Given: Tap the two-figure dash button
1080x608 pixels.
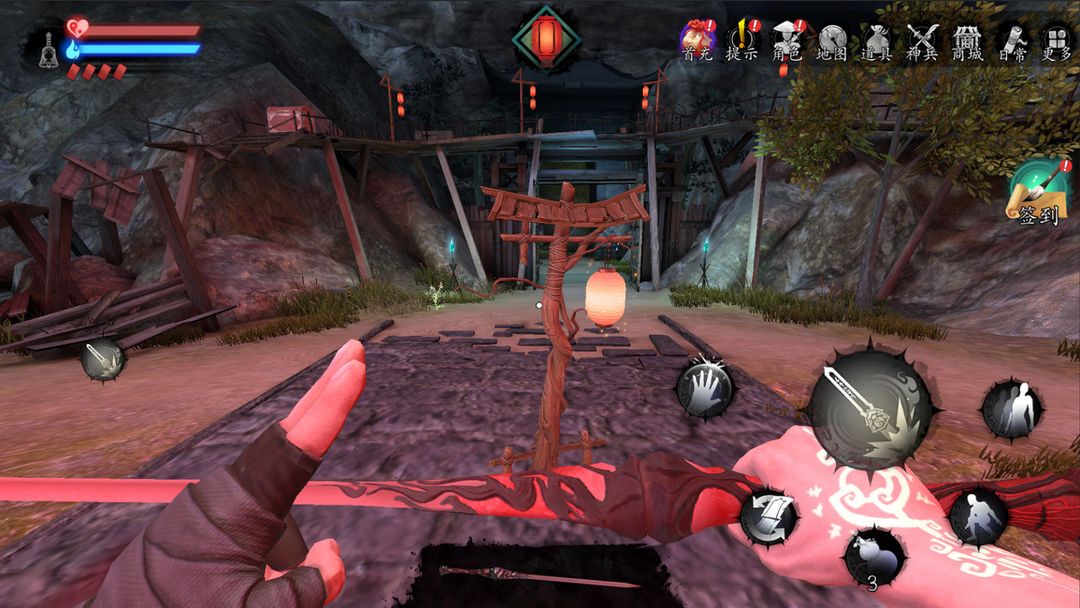Looking at the screenshot, I should pos(1012,409).
